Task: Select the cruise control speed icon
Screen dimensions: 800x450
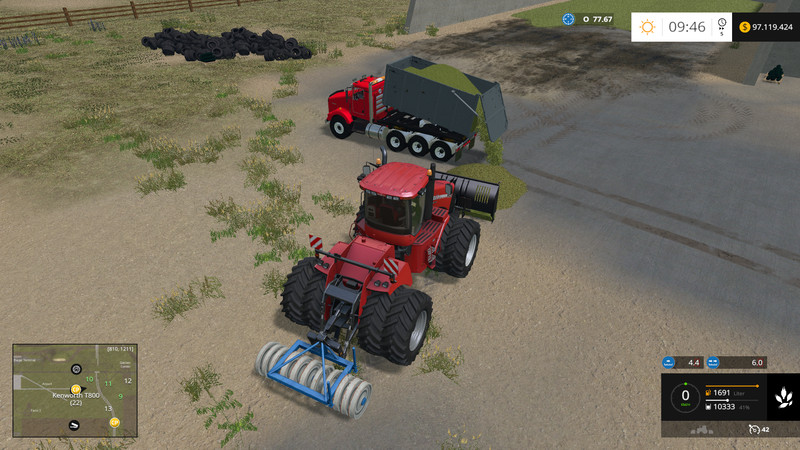Action: tap(751, 429)
